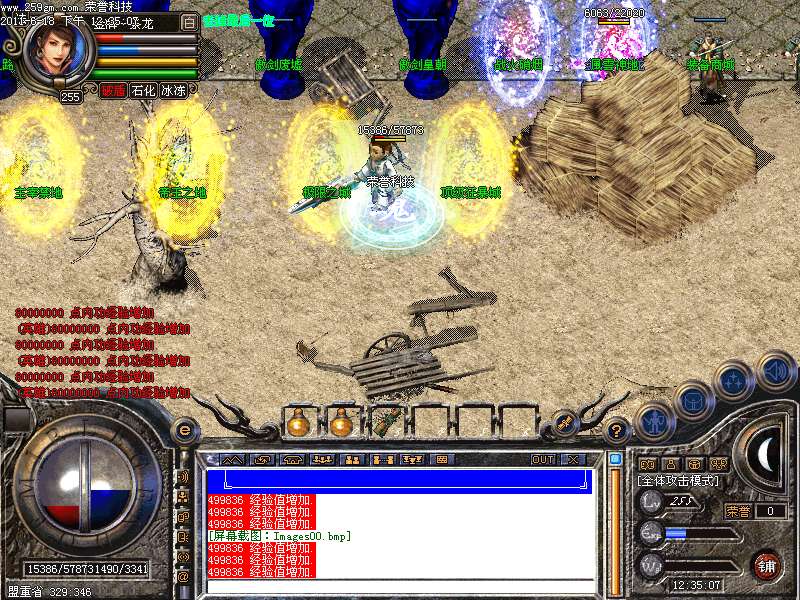Click the OUT button on chat panel
The height and width of the screenshot is (600, 800).
(x=543, y=459)
